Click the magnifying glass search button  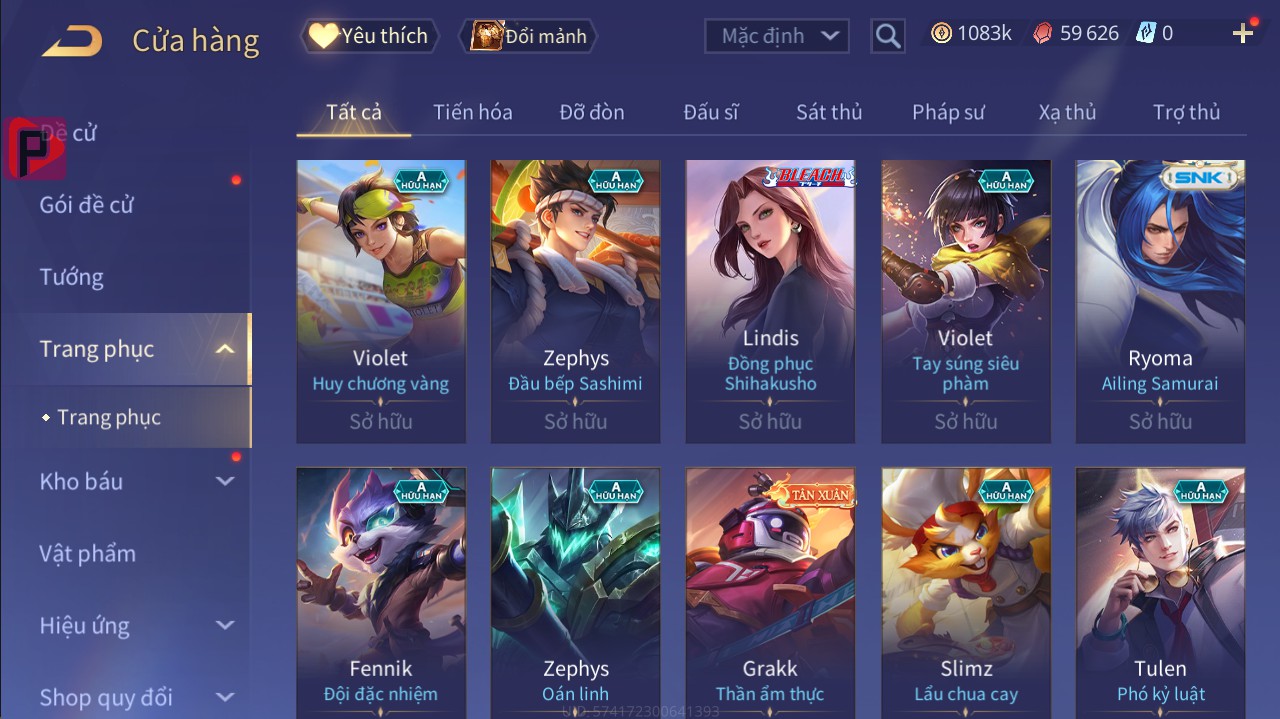pos(887,36)
